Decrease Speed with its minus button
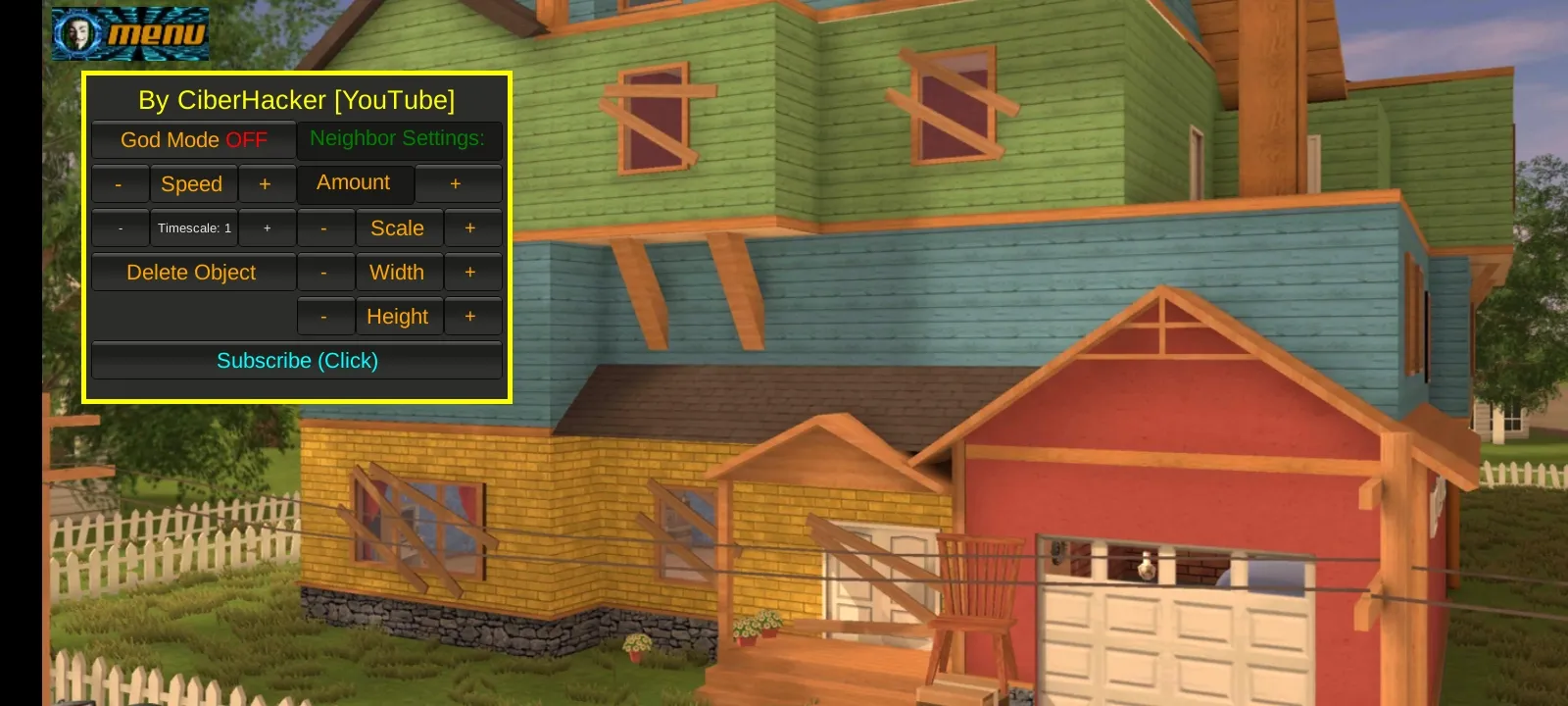 click(x=120, y=183)
